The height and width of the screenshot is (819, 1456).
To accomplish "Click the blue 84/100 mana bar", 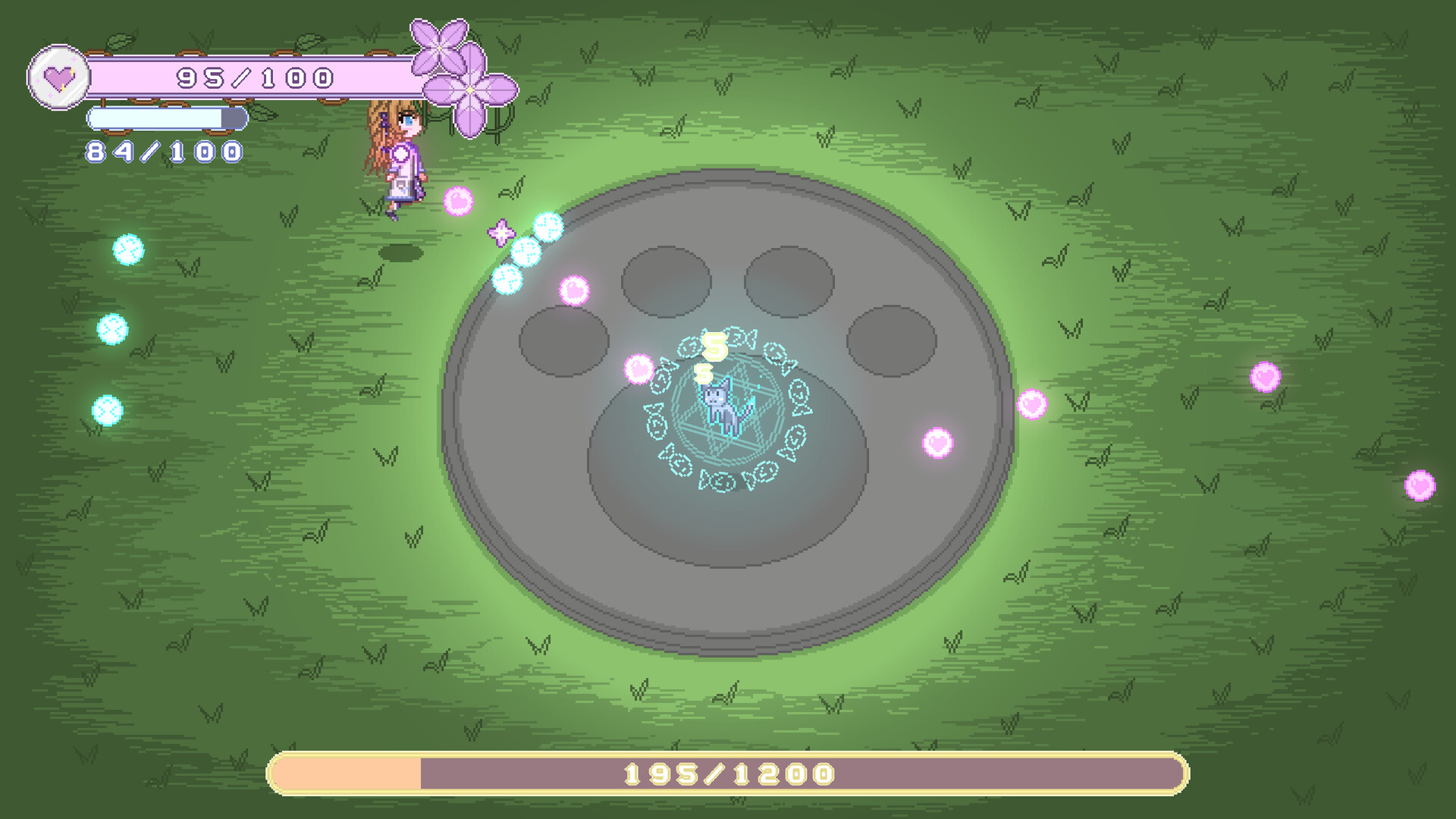I will coord(167,118).
